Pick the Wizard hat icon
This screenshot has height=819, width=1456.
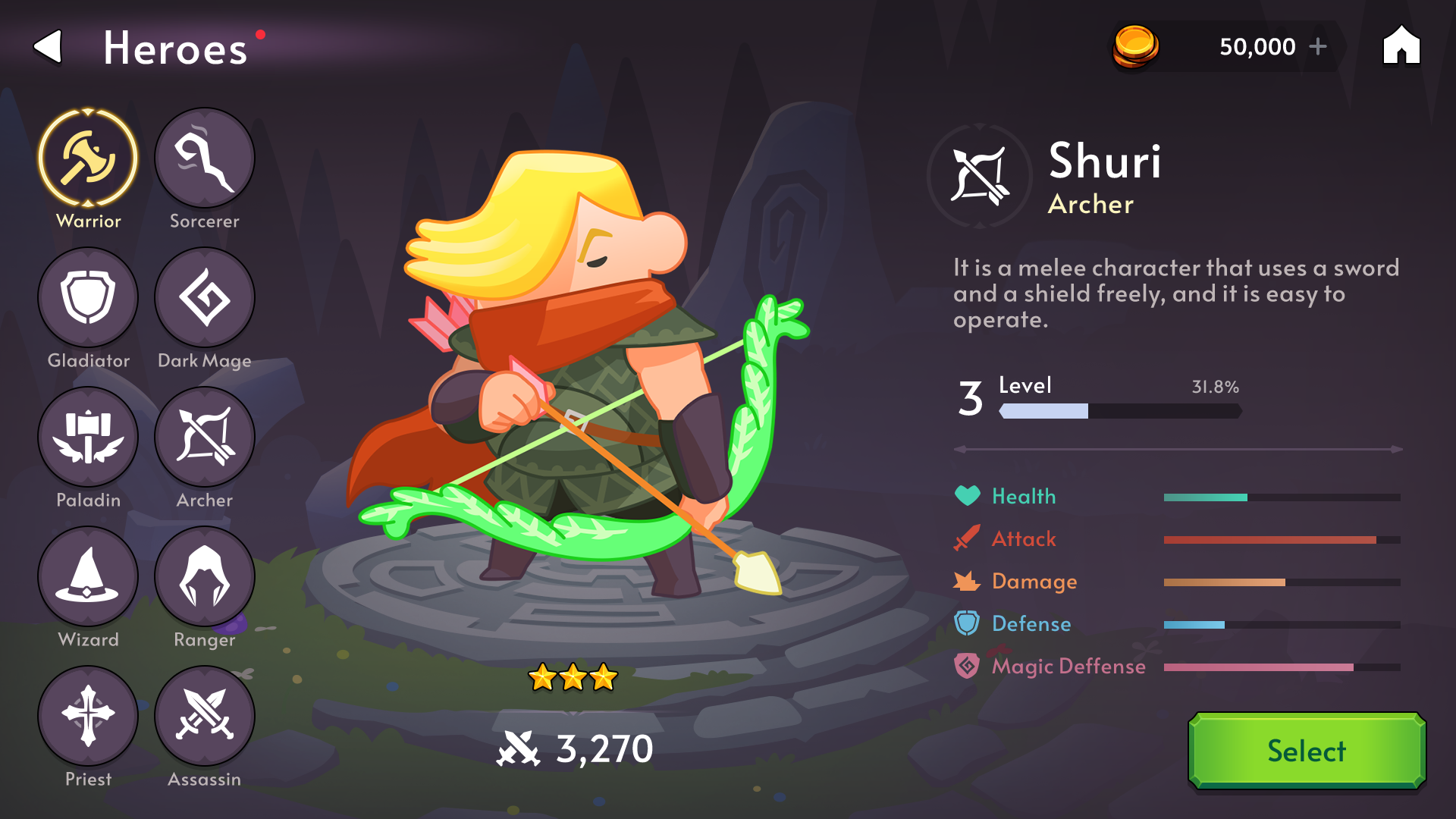pyautogui.click(x=88, y=576)
